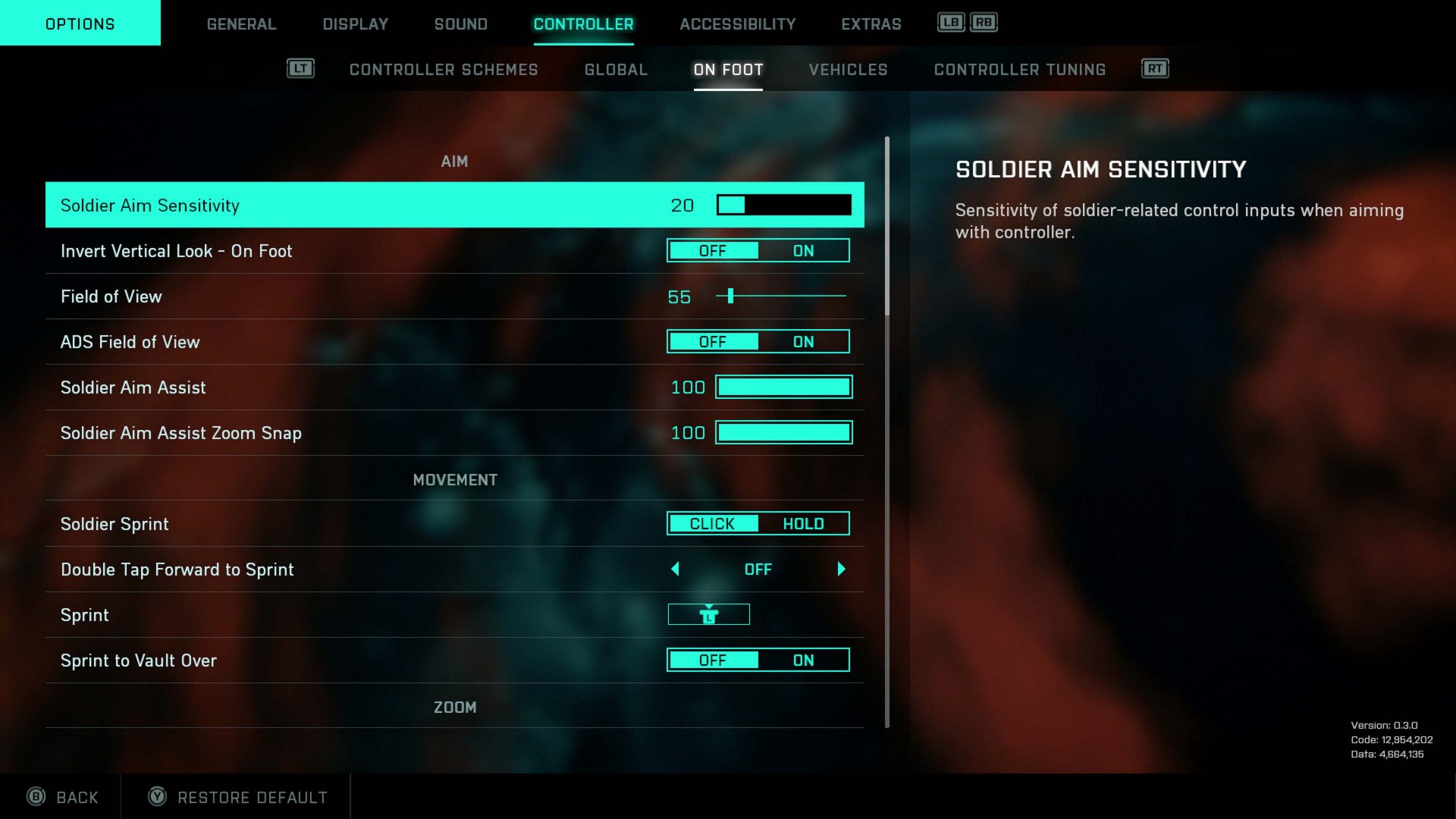Turn on Invert Vertical Look - On Foot
Viewport: 1456px width, 819px height.
(803, 251)
